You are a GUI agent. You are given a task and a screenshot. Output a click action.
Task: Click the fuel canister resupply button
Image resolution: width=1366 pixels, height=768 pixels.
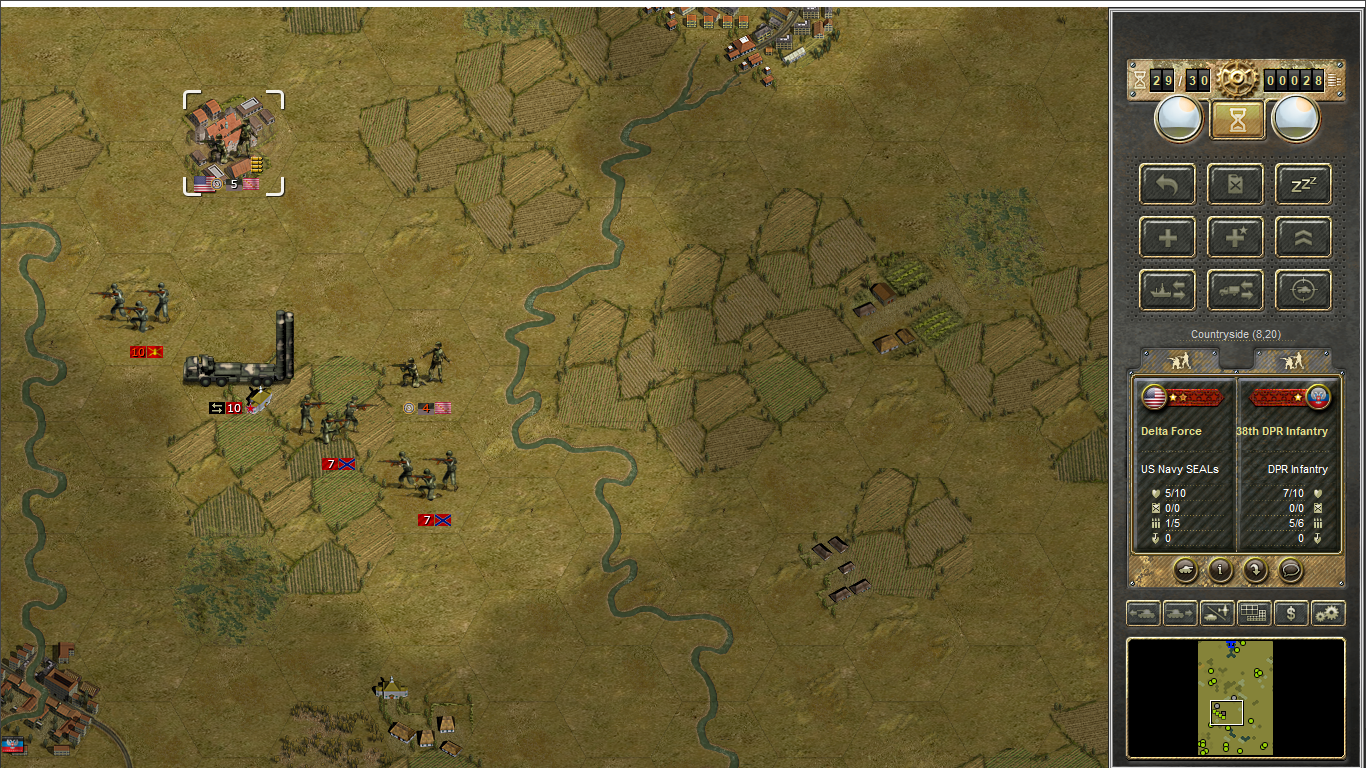pos(1236,184)
